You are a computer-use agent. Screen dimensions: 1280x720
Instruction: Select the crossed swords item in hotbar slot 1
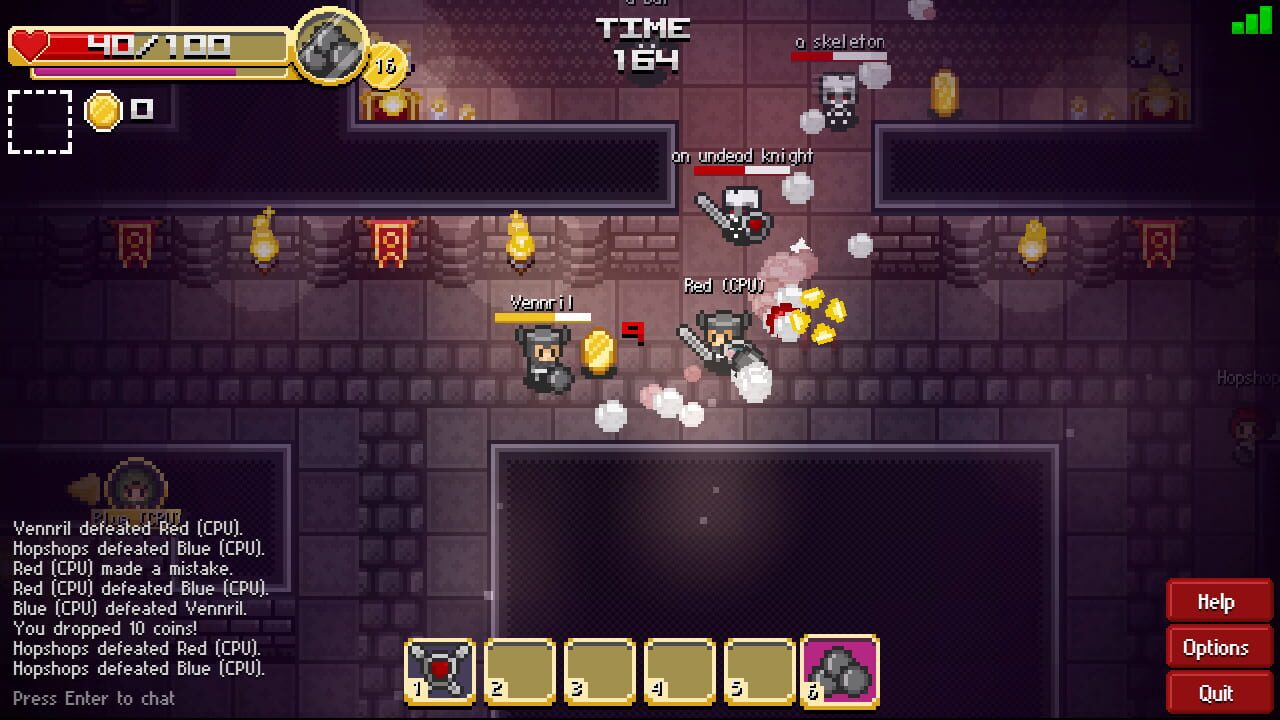436,670
